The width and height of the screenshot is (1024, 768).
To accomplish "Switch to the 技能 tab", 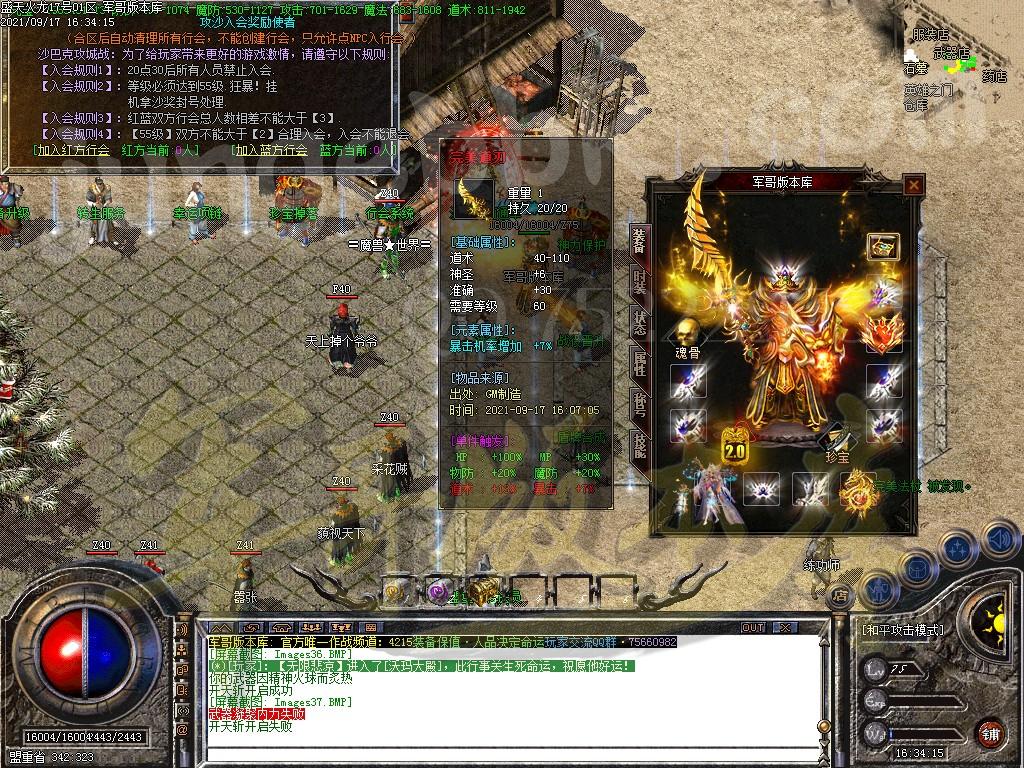I will [639, 445].
